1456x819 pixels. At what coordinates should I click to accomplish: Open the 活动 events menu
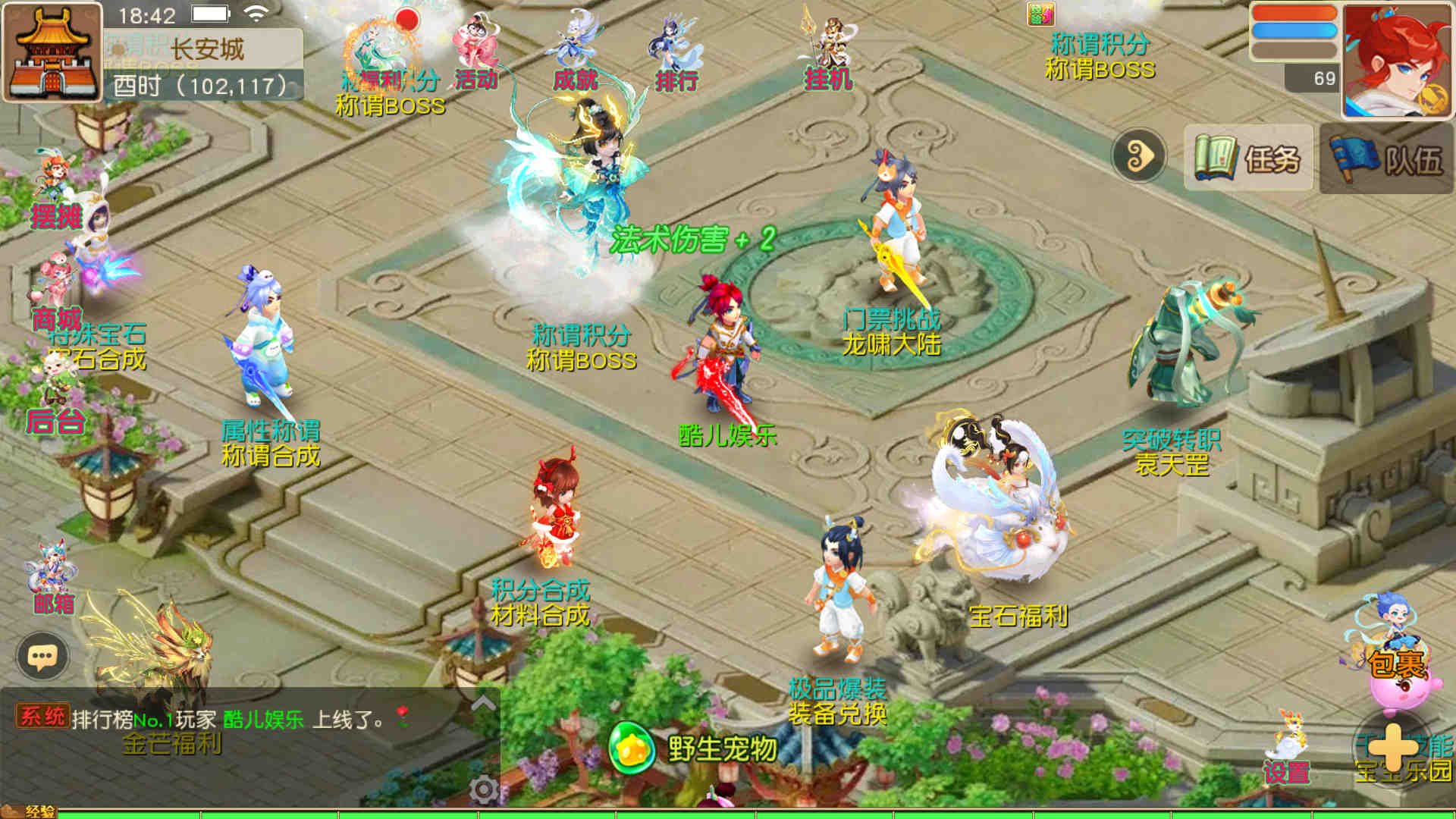(x=475, y=53)
